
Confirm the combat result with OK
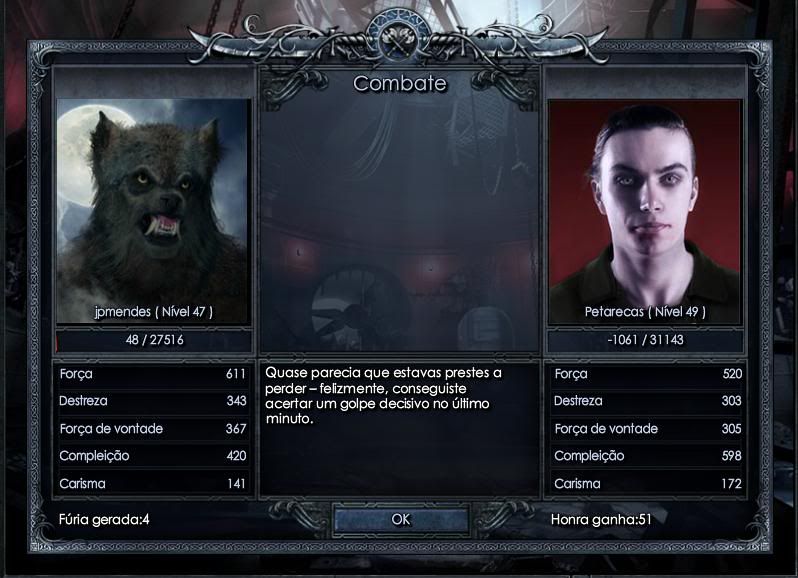tap(400, 519)
